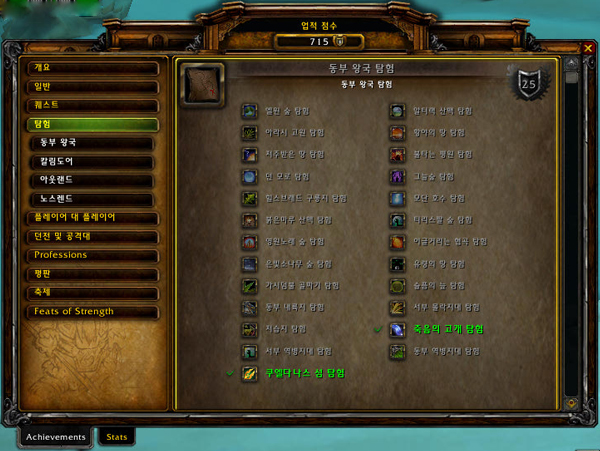Select the 축제 events category

click(x=92, y=292)
